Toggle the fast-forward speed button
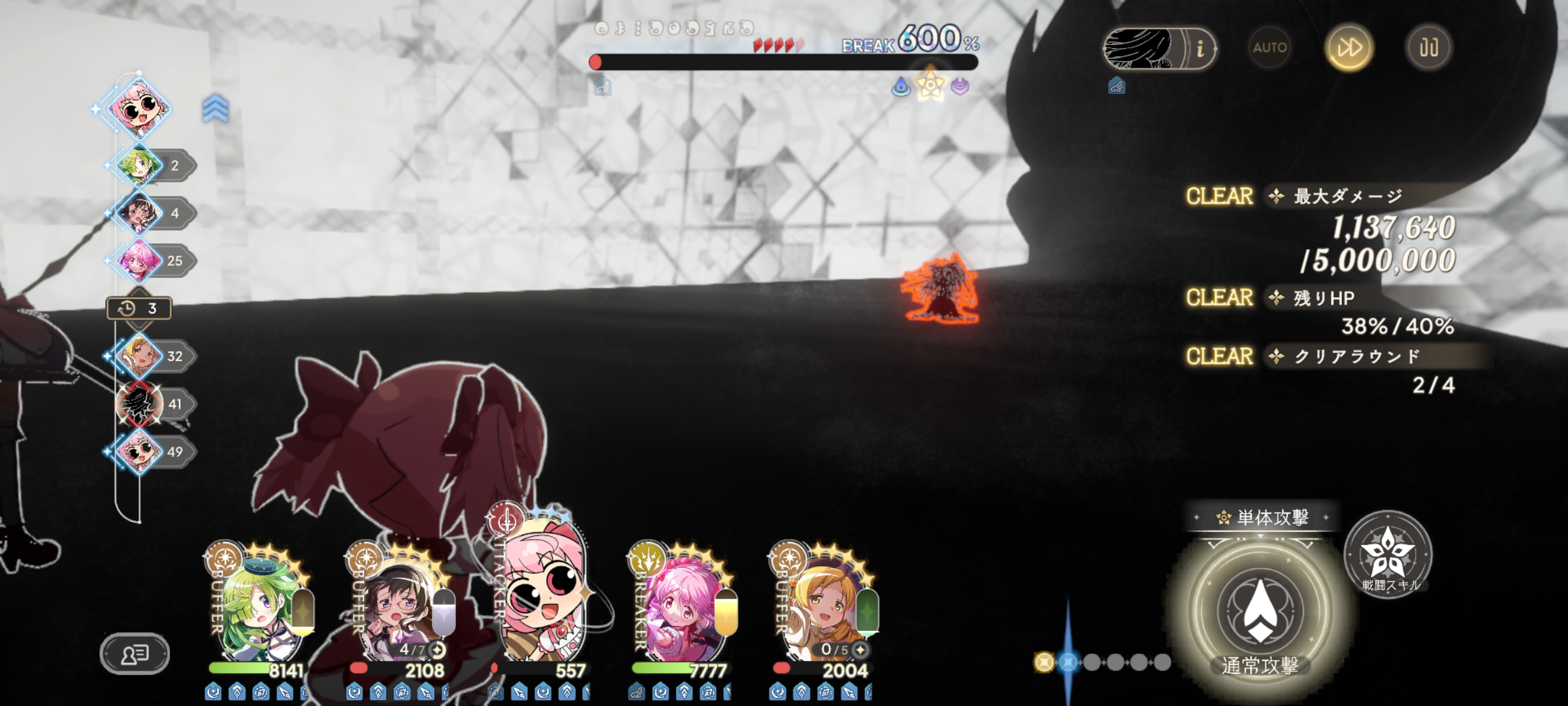The height and width of the screenshot is (706, 1568). 1349,48
